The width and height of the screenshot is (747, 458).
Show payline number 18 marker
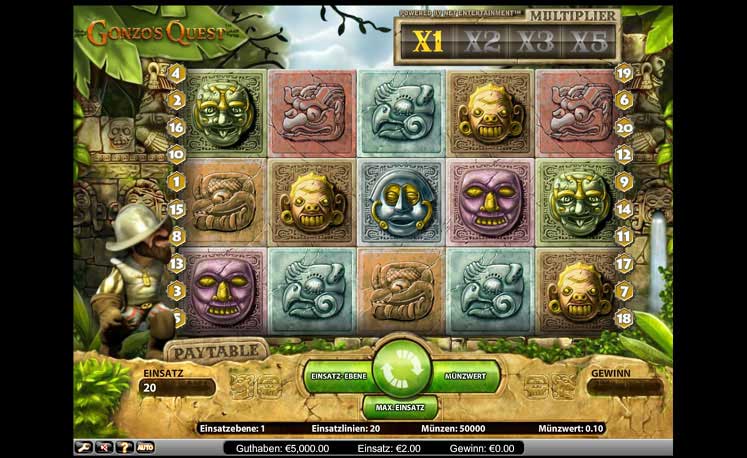coord(623,318)
